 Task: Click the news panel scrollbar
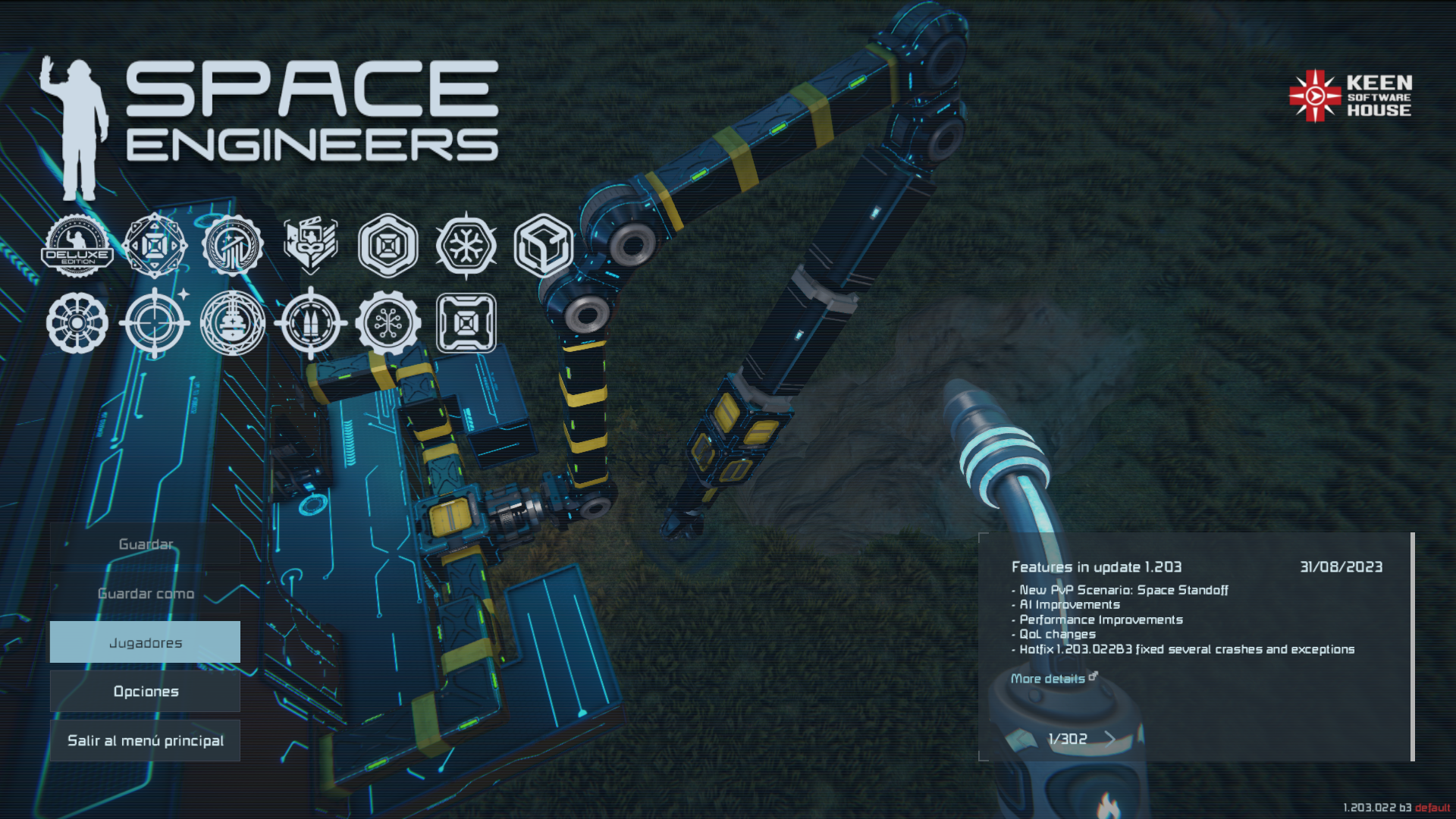[x=1412, y=646]
